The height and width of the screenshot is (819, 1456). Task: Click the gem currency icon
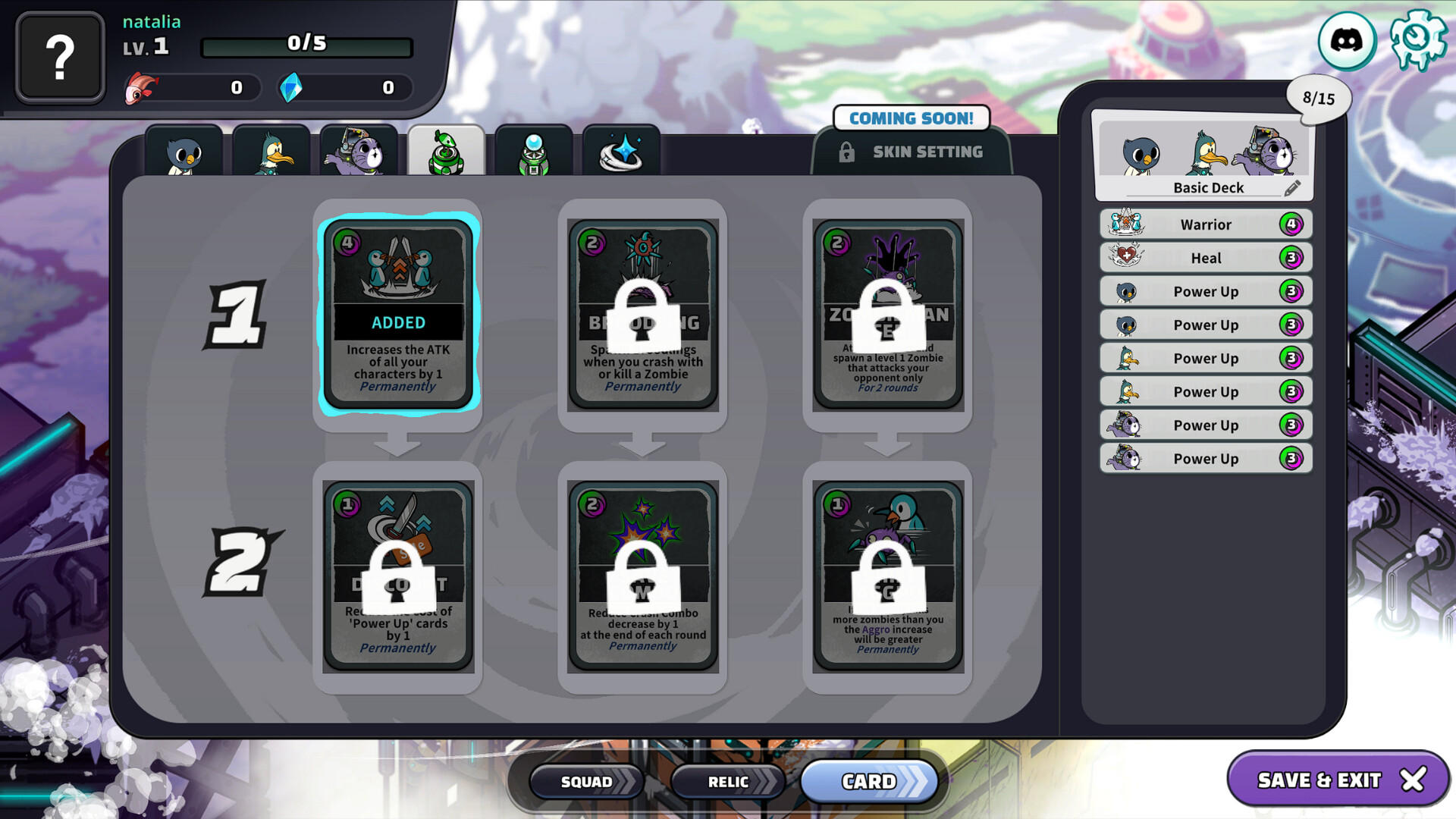coord(292,87)
